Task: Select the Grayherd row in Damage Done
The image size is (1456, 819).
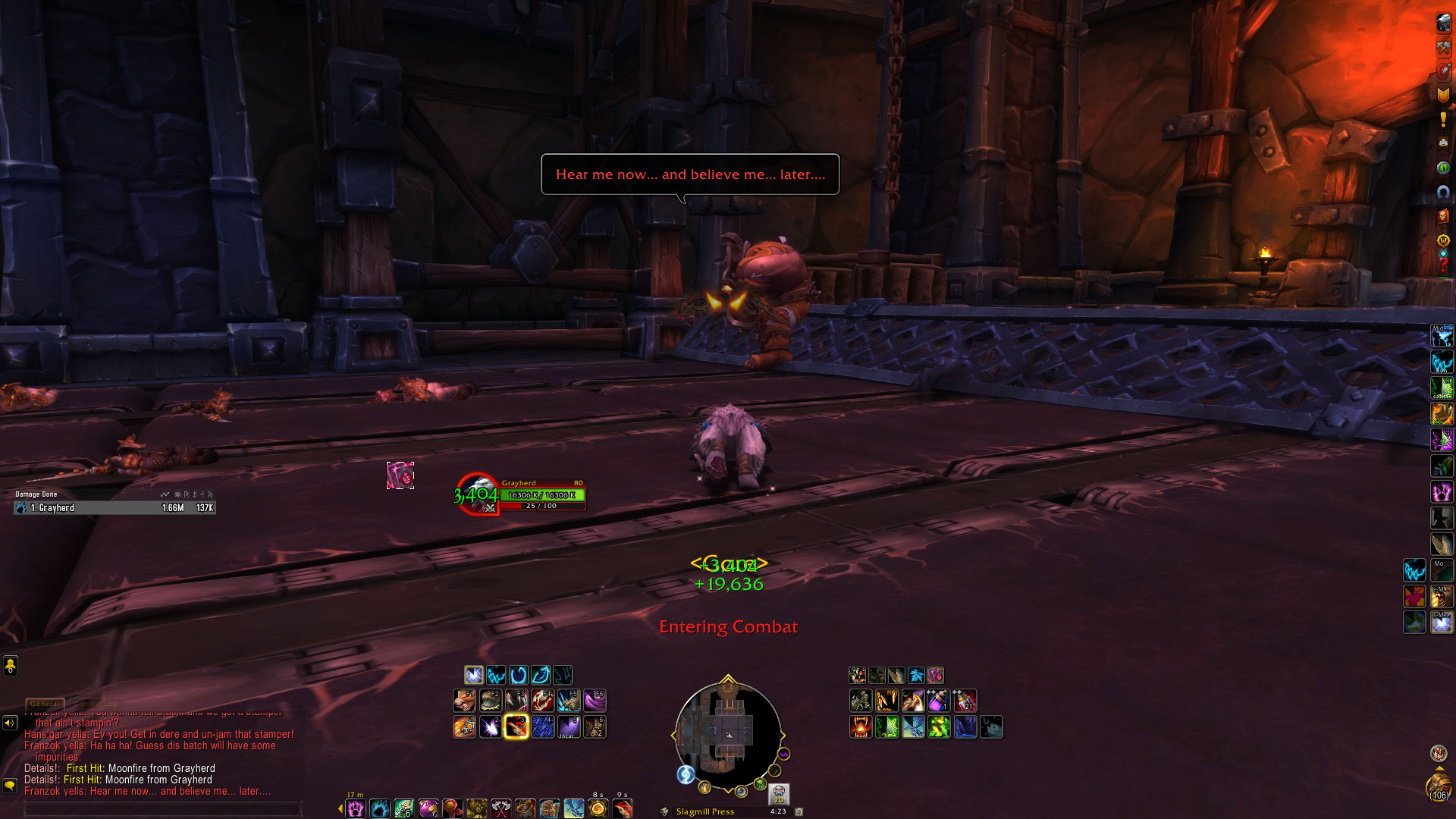Action: tap(115, 508)
